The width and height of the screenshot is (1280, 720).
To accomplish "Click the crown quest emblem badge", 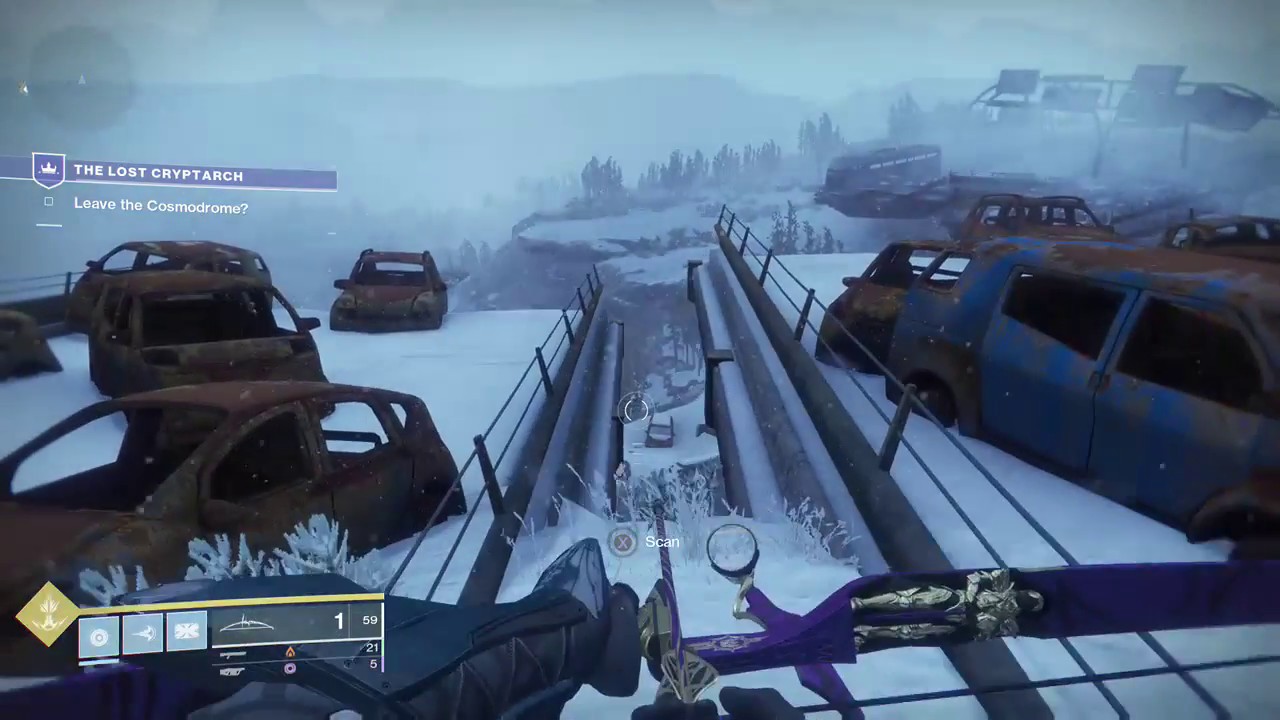I will click(x=48, y=171).
